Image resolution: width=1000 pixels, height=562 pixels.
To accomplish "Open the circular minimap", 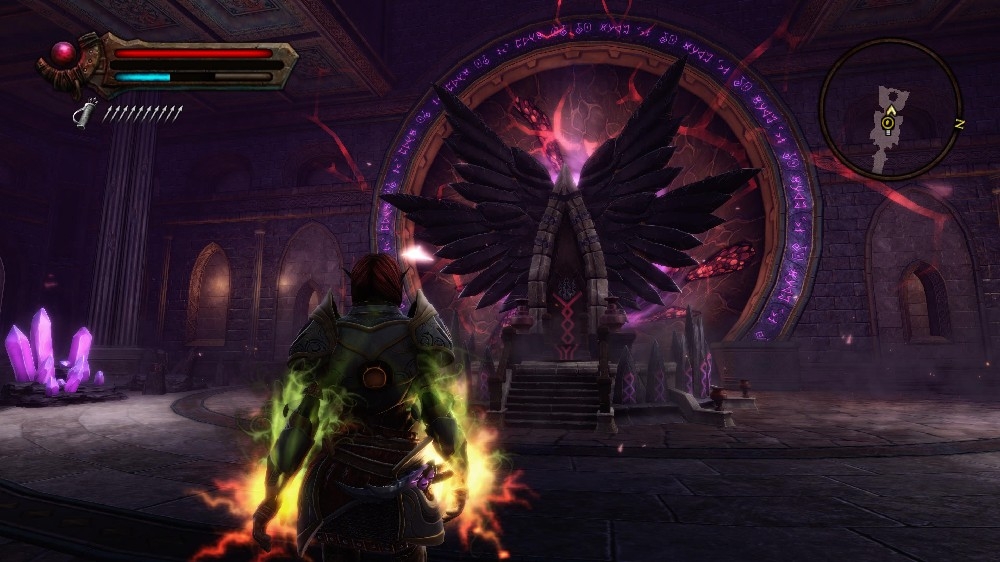I will (x=889, y=110).
